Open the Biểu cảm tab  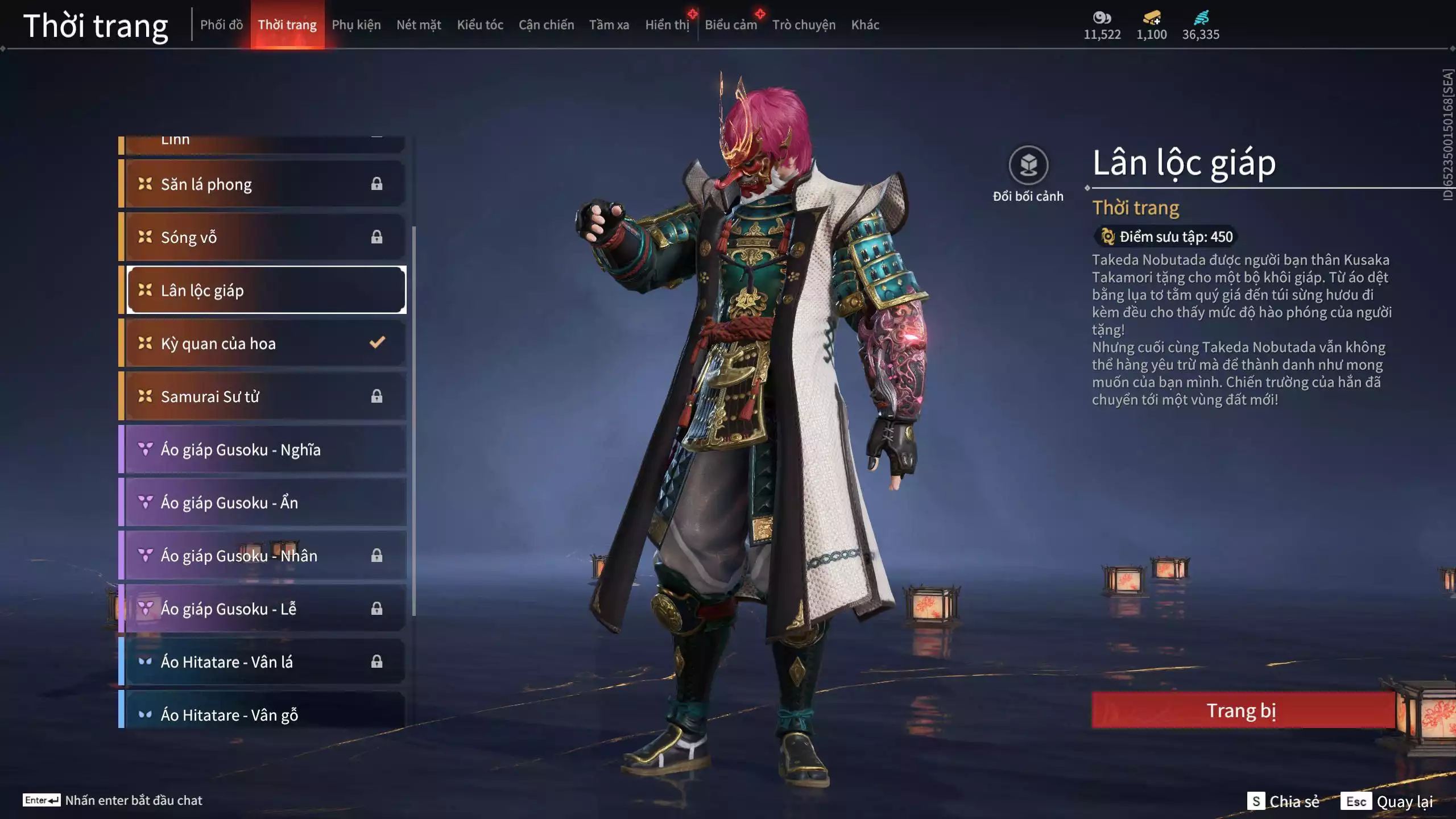point(730,25)
